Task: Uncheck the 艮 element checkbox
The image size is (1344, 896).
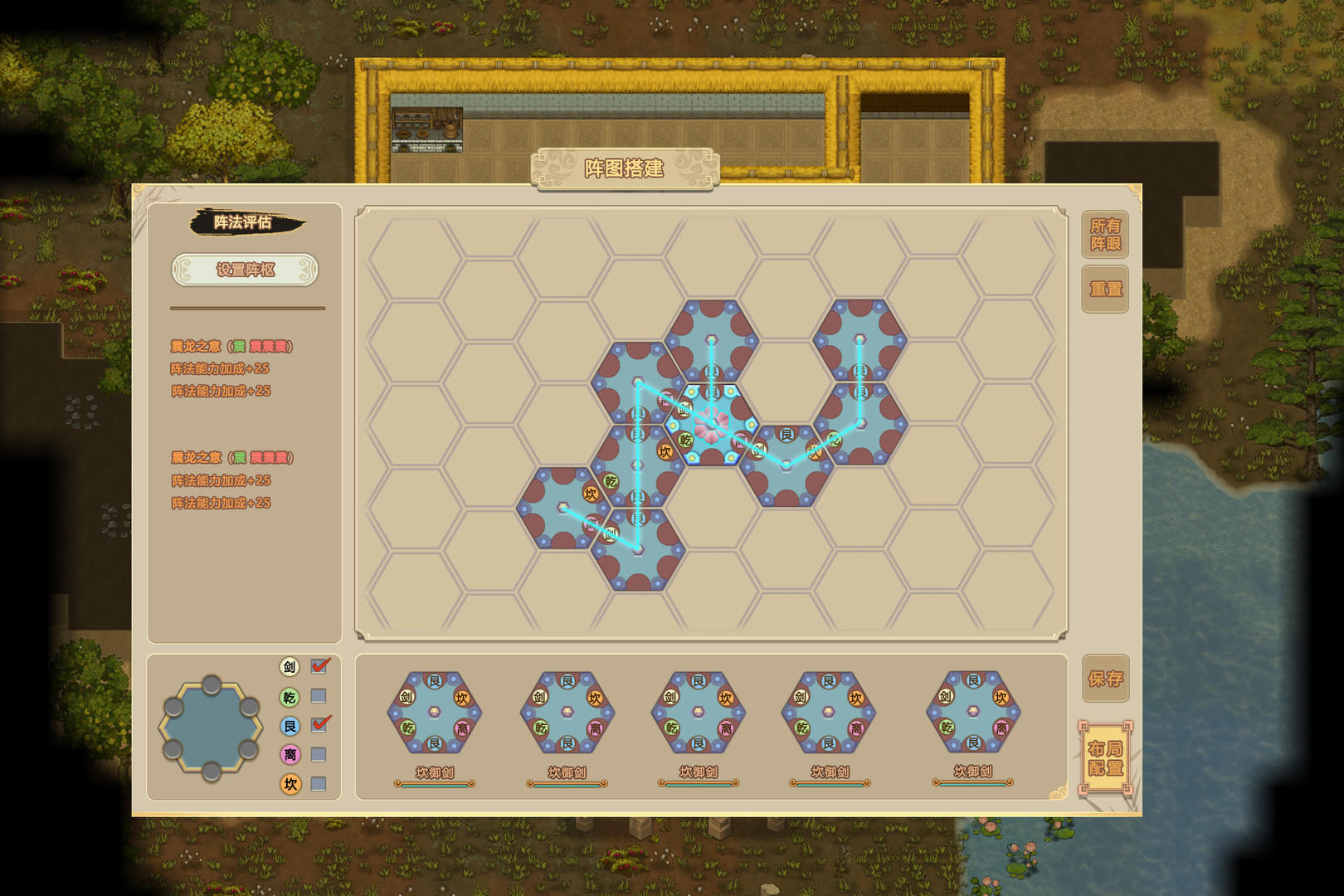Action: pos(318,724)
